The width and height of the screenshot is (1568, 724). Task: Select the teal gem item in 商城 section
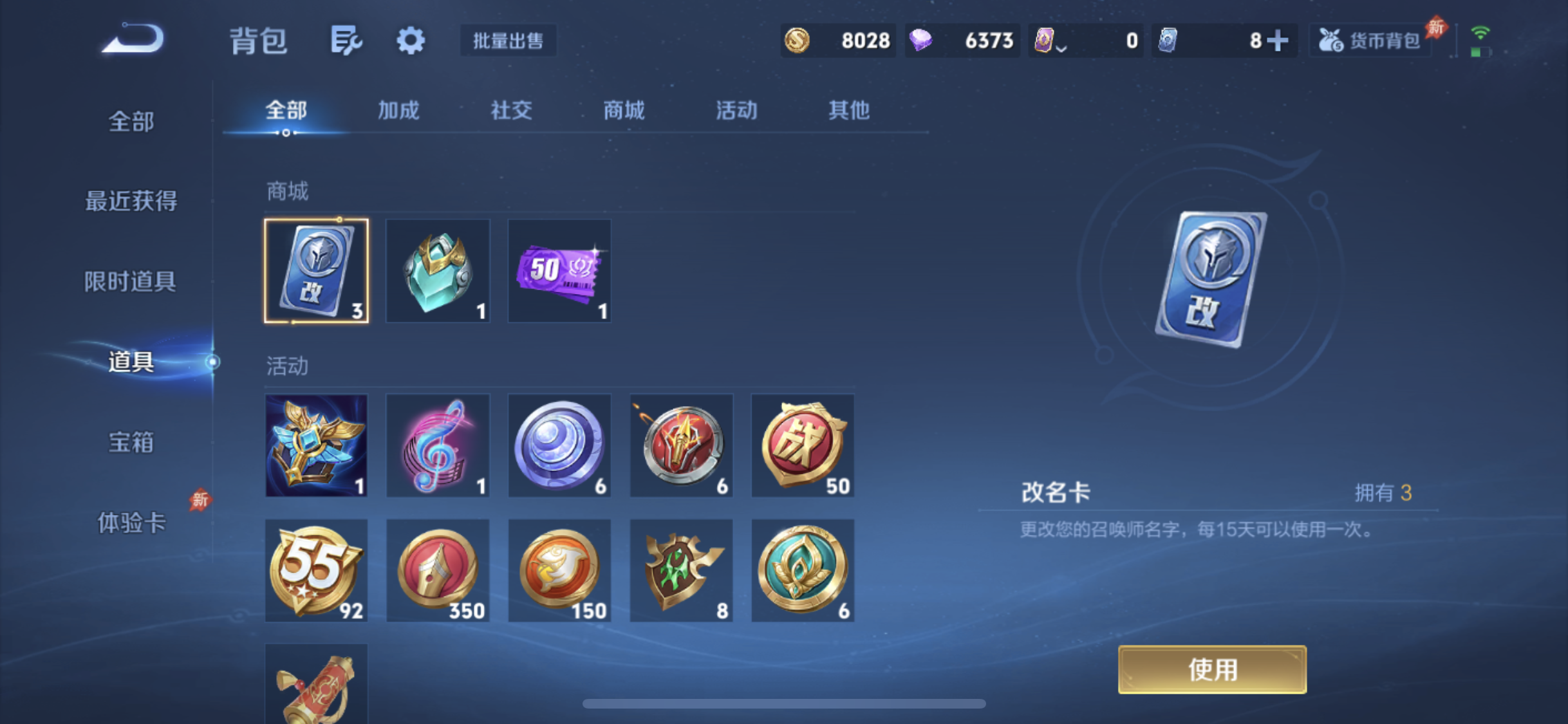click(437, 270)
